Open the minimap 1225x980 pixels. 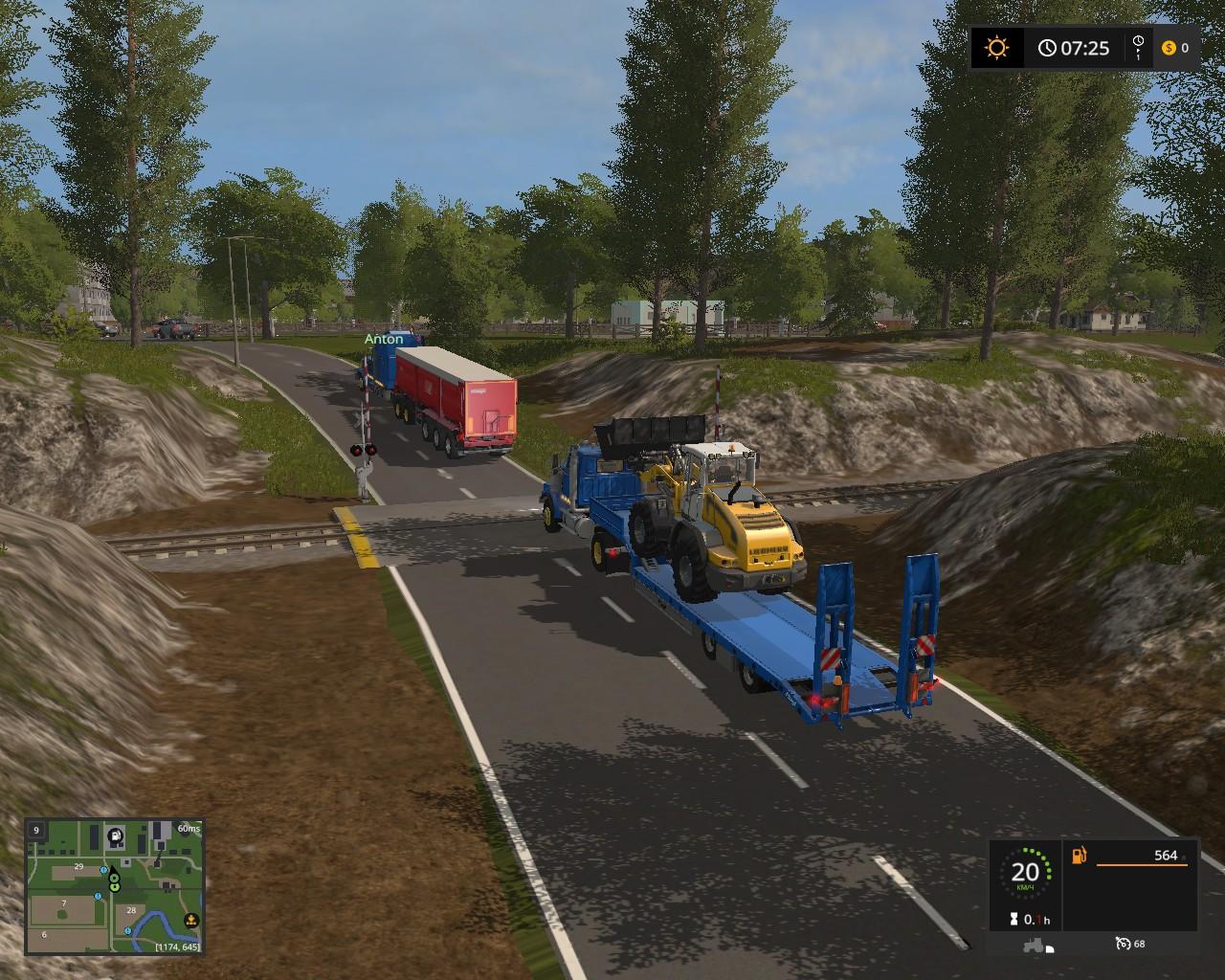pos(114,886)
